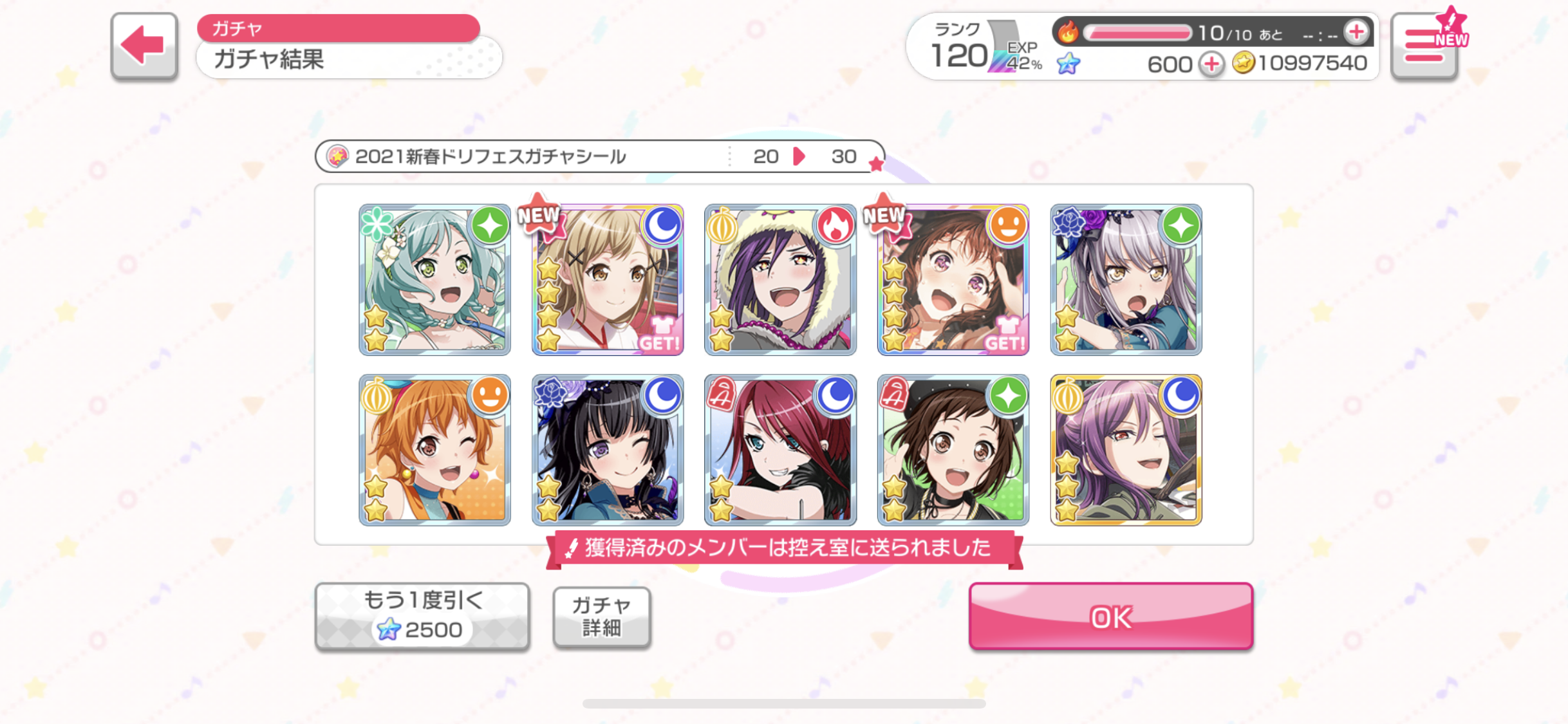This screenshot has height=724, width=1568.
Task: Inspect the red-haired girl card
Action: pyautogui.click(x=780, y=450)
